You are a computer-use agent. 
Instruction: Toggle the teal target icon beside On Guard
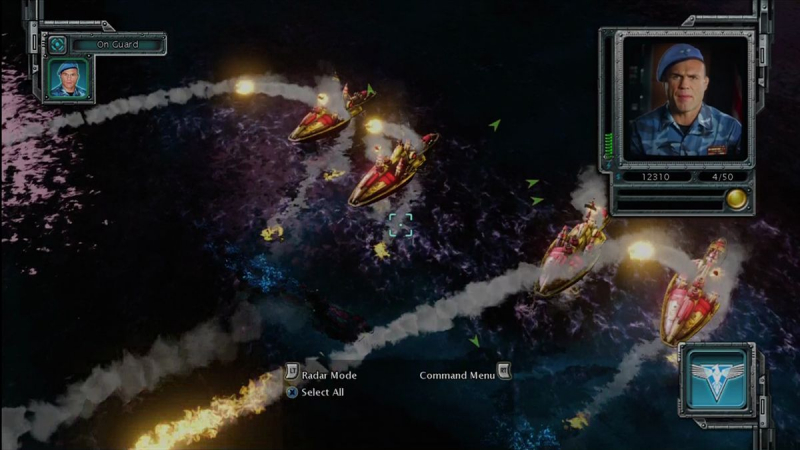pos(58,45)
